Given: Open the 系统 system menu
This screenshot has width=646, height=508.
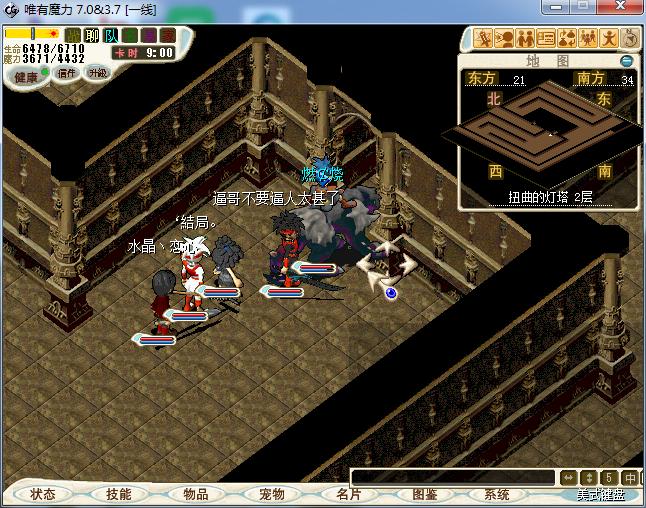Looking at the screenshot, I should tap(497, 494).
